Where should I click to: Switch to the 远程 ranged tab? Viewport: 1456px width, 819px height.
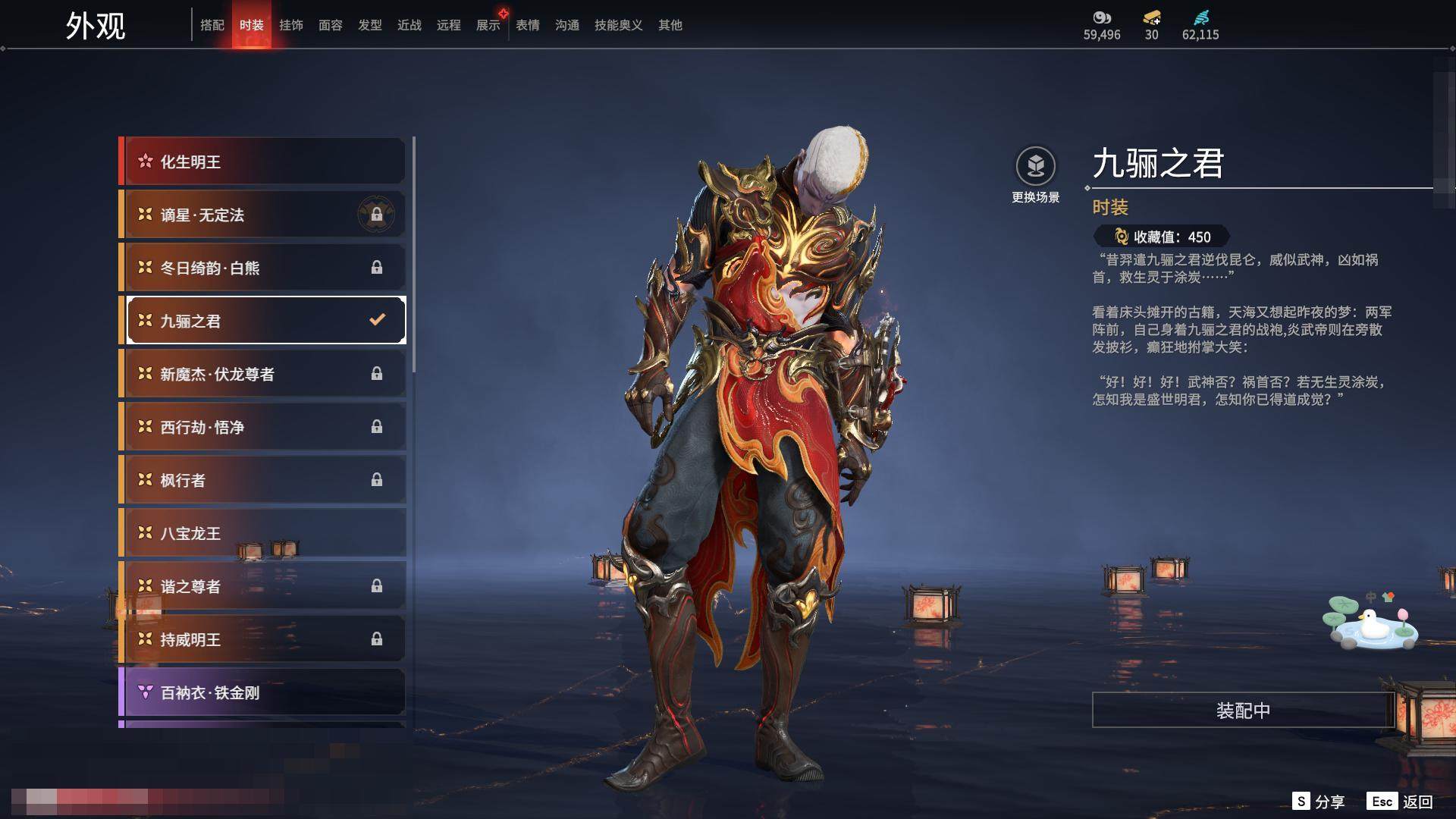point(449,25)
